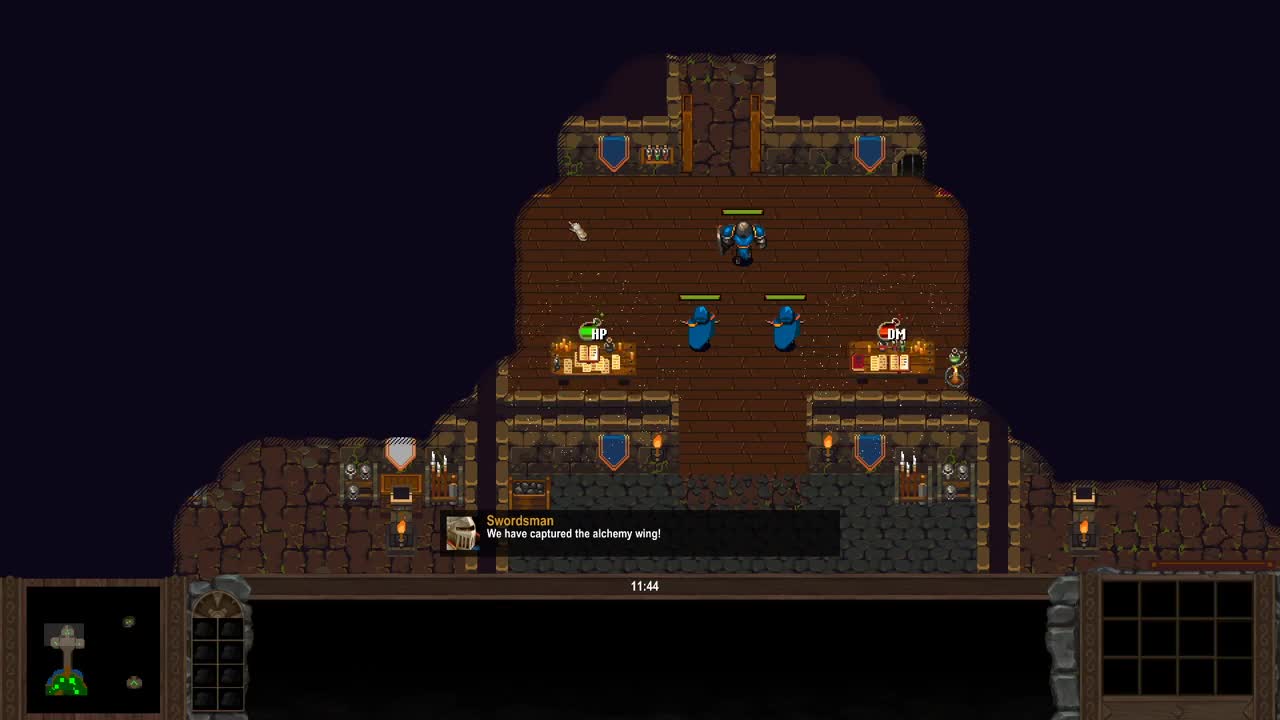Click the blue shield banner above the right doorway

[869, 450]
